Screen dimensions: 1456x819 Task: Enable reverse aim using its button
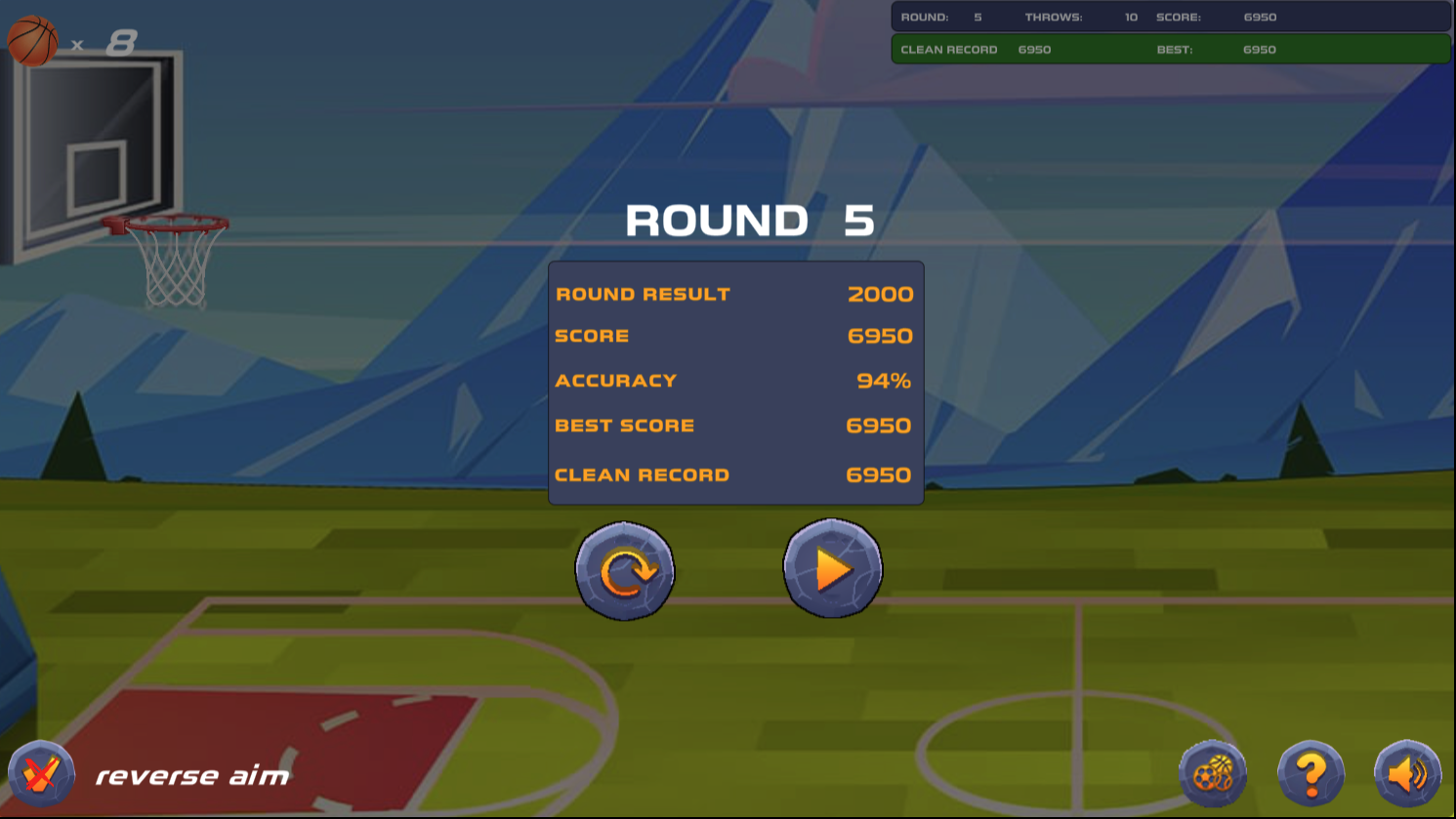41,772
